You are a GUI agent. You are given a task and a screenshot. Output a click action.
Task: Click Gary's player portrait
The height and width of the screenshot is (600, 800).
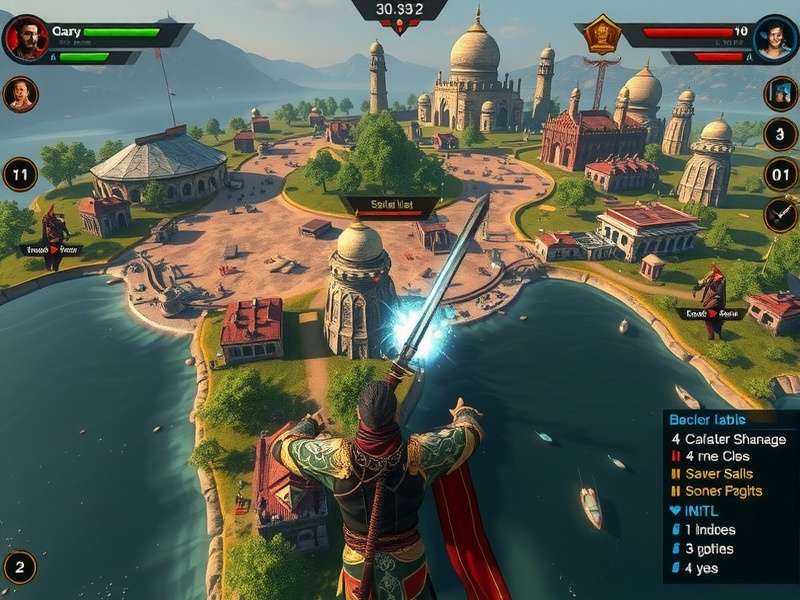[x=25, y=39]
